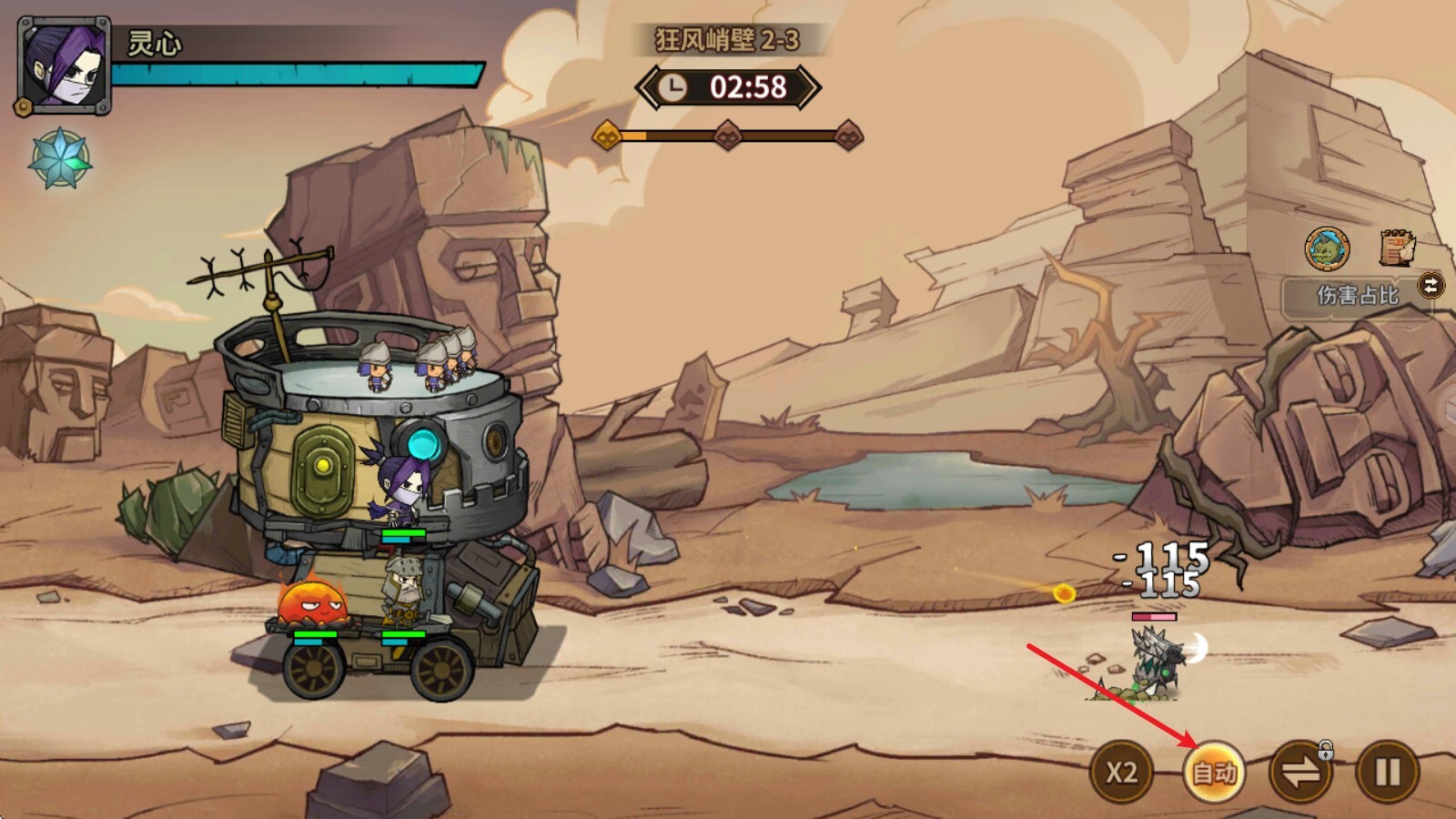Activate the teal crystal flower skill
Image resolution: width=1456 pixels, height=819 pixels.
pos(60,159)
